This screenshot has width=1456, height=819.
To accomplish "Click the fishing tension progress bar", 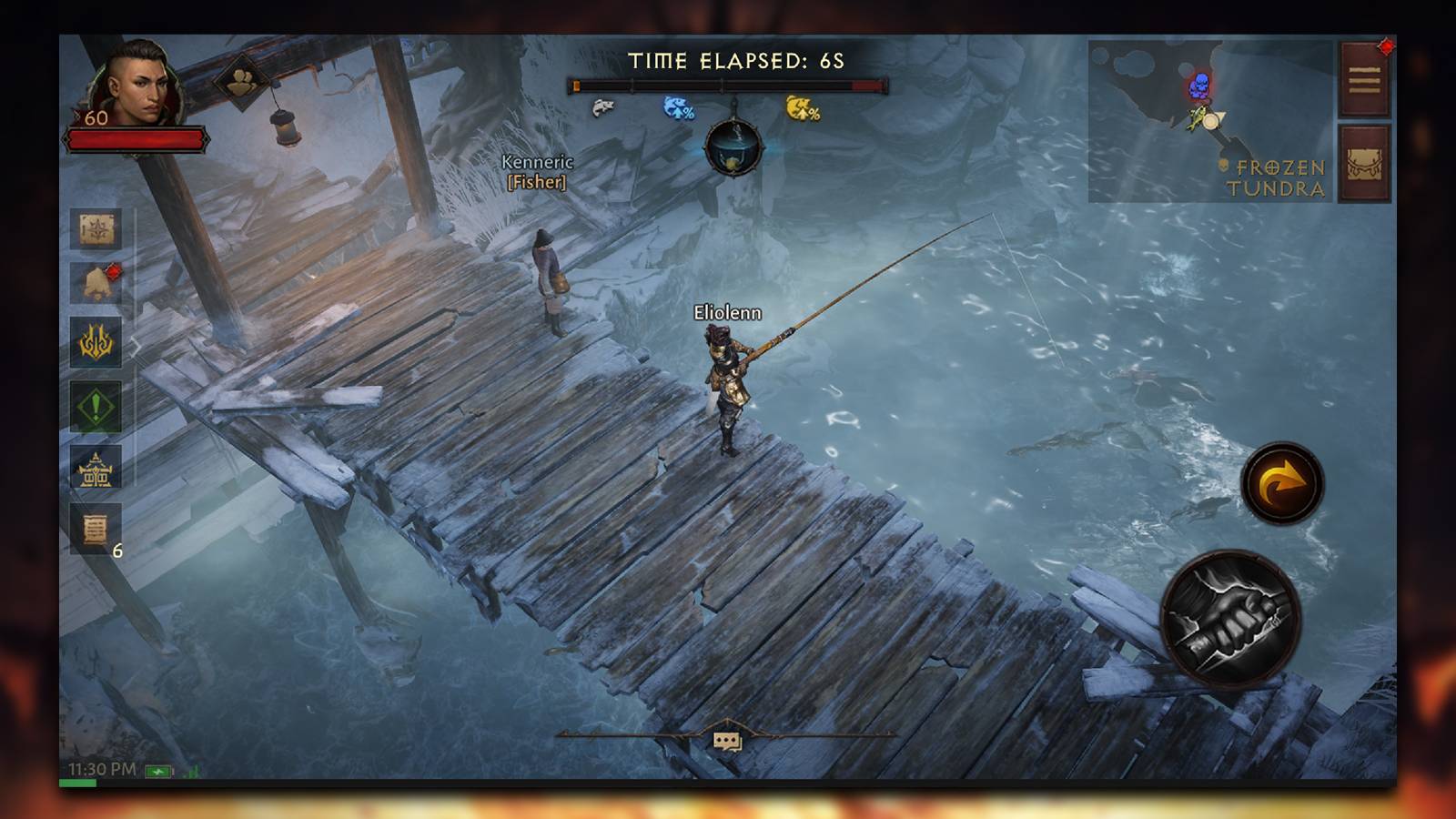I will click(x=728, y=84).
